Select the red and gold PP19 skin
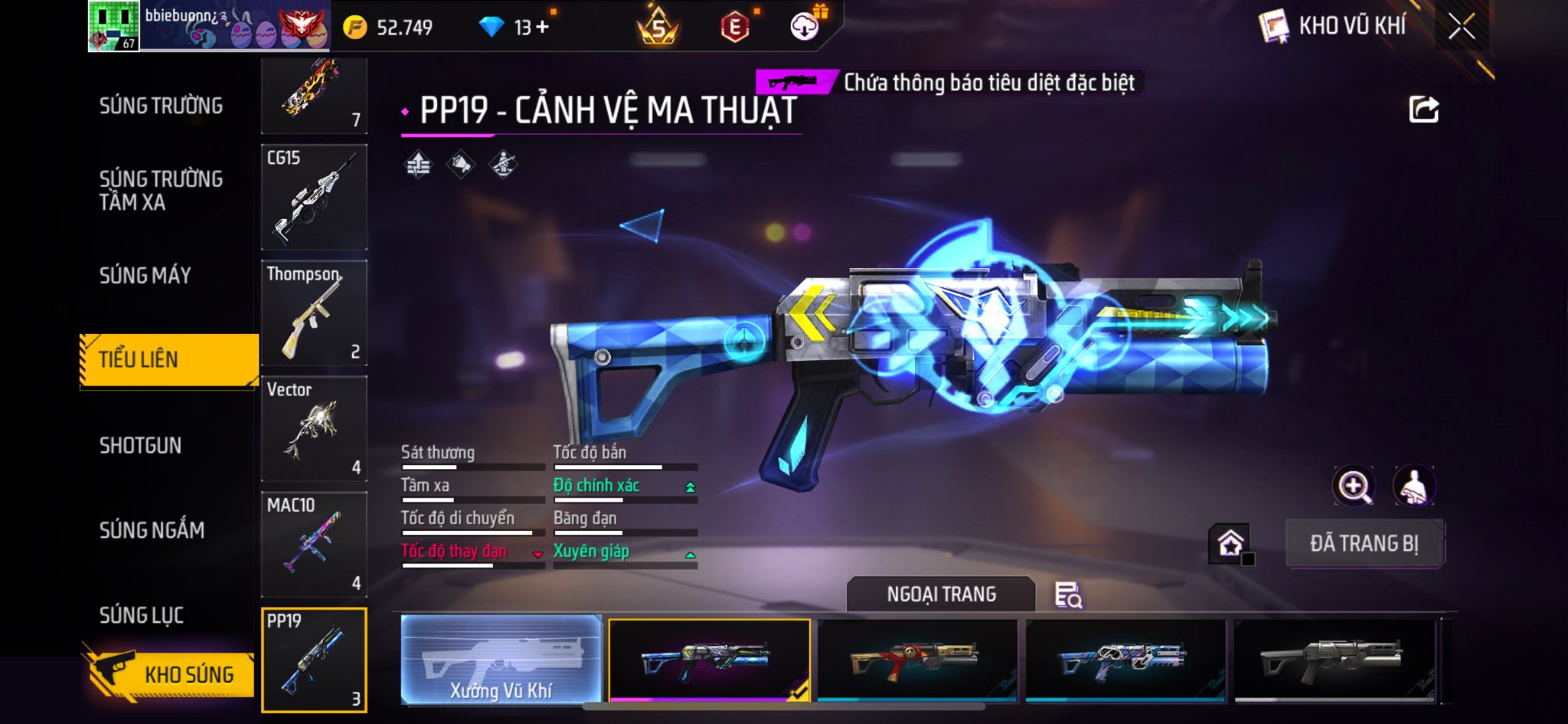1568x724 pixels. (x=917, y=659)
